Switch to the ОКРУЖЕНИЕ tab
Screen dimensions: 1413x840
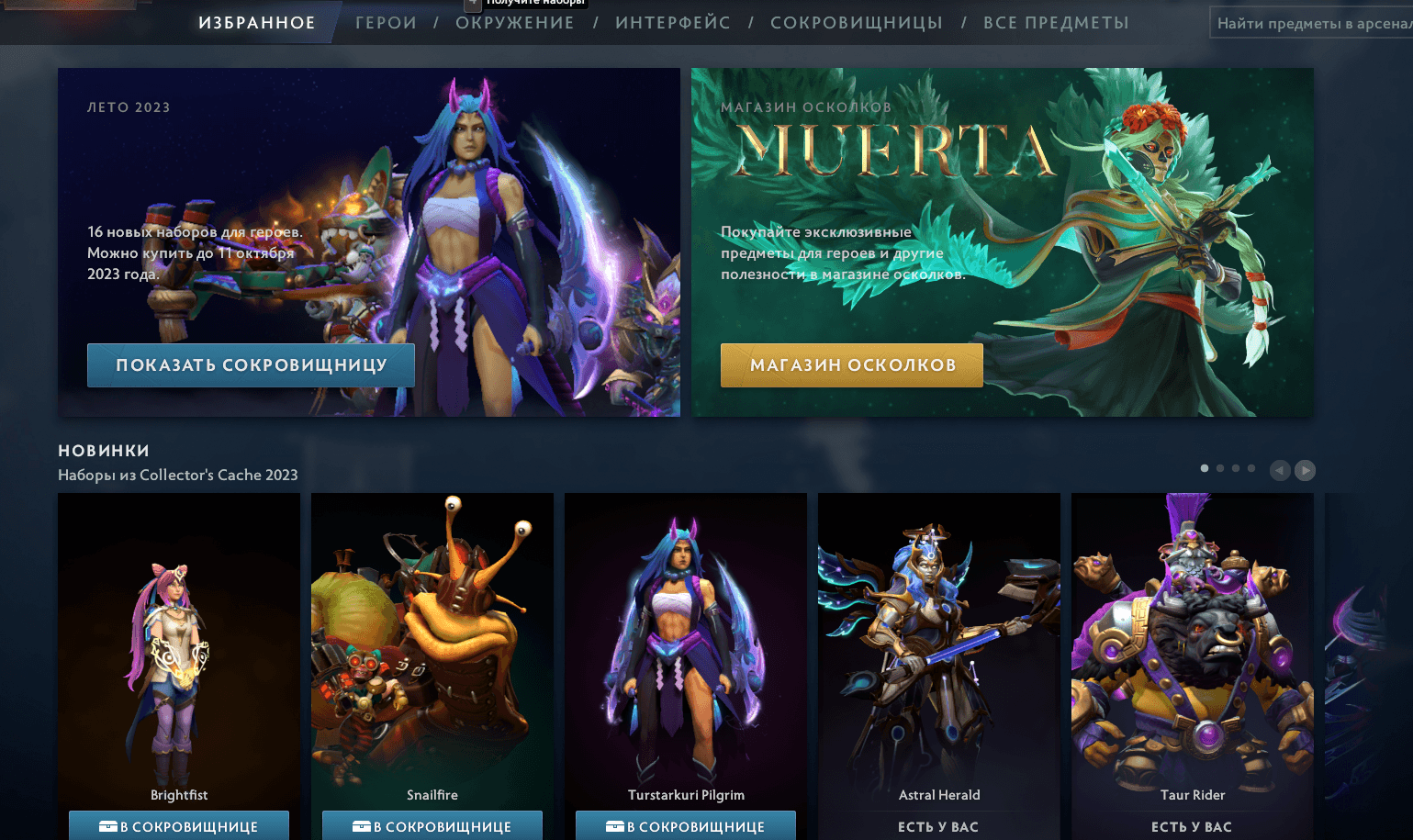pos(515,22)
